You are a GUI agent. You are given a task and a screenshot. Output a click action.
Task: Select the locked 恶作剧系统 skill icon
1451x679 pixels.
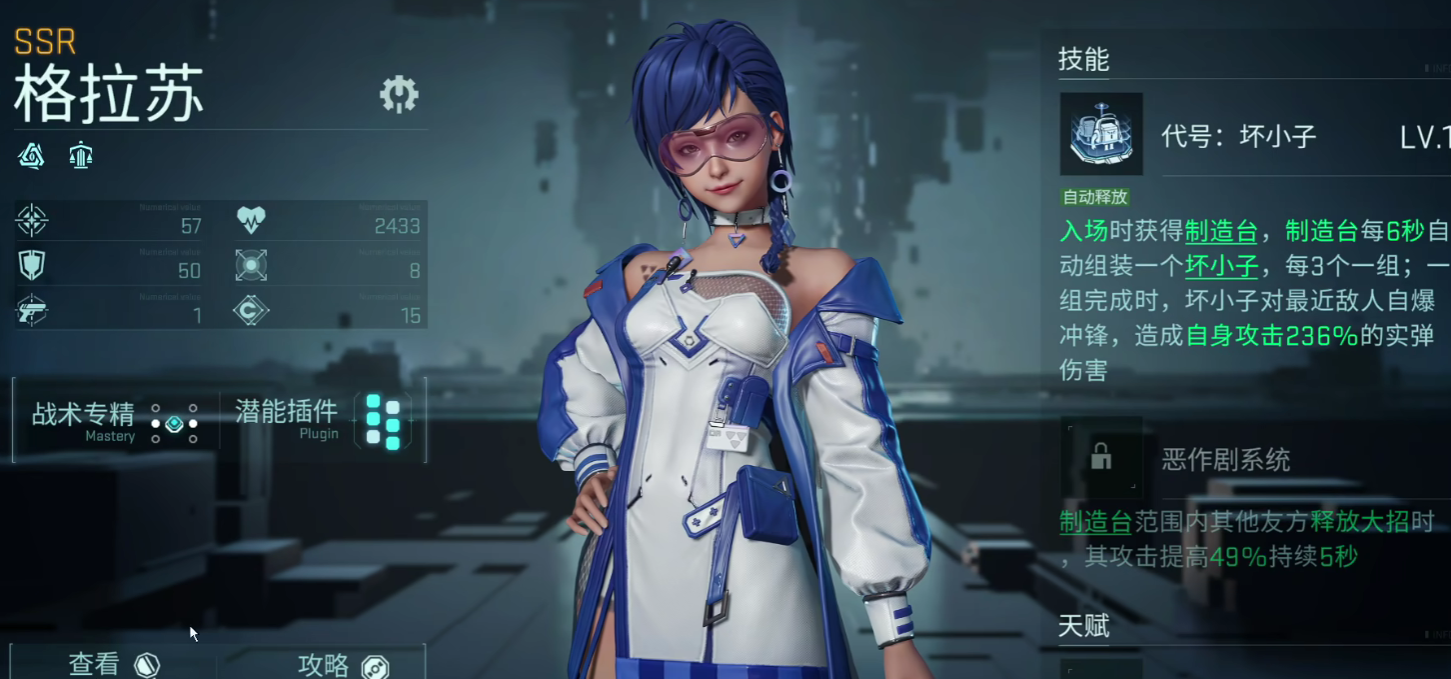[x=1101, y=458]
